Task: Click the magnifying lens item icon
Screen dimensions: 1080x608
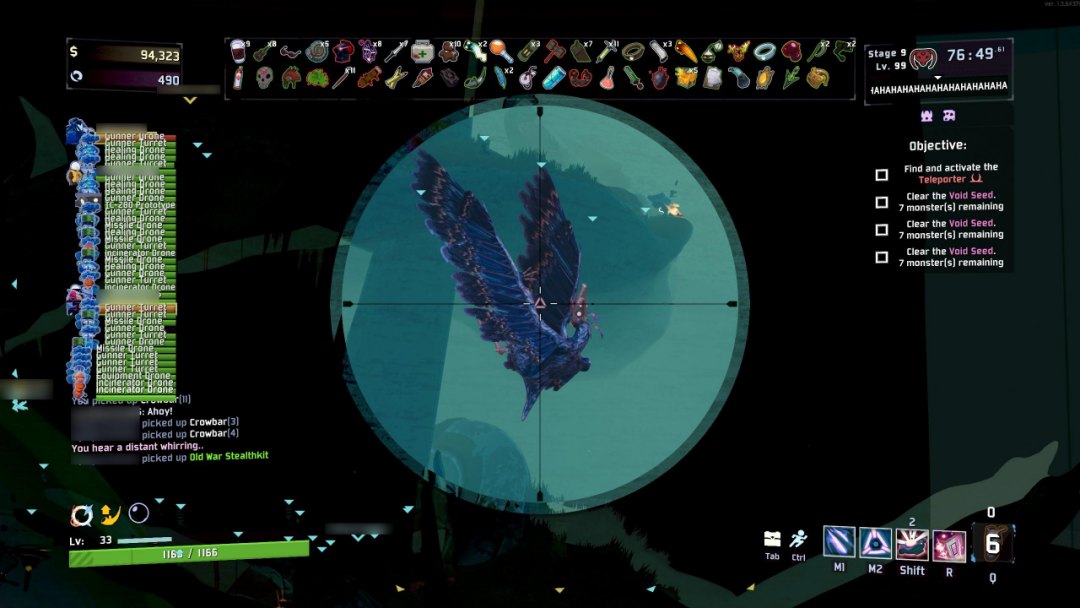Action: pyautogui.click(x=501, y=51)
